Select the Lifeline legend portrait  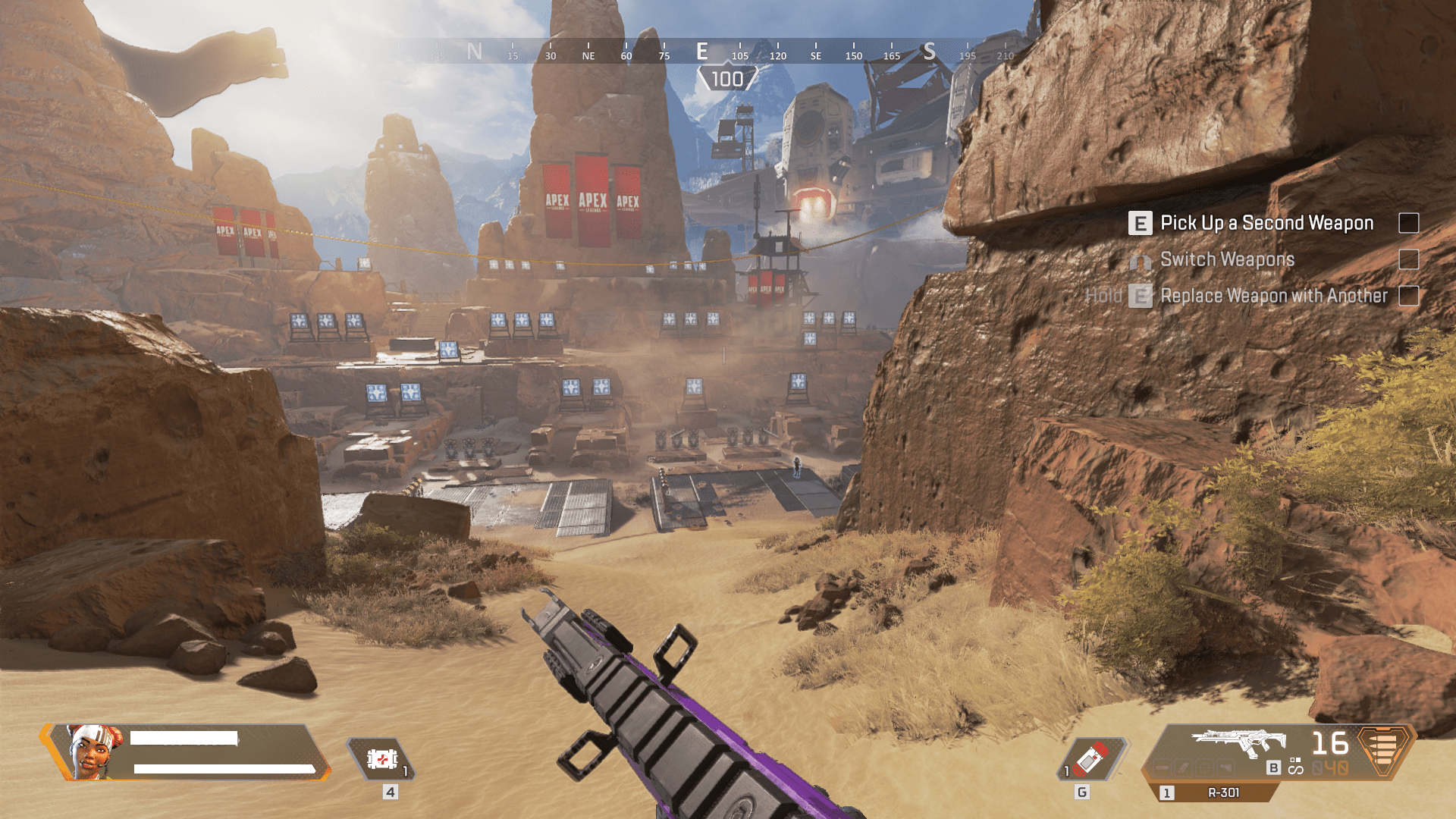(94, 751)
